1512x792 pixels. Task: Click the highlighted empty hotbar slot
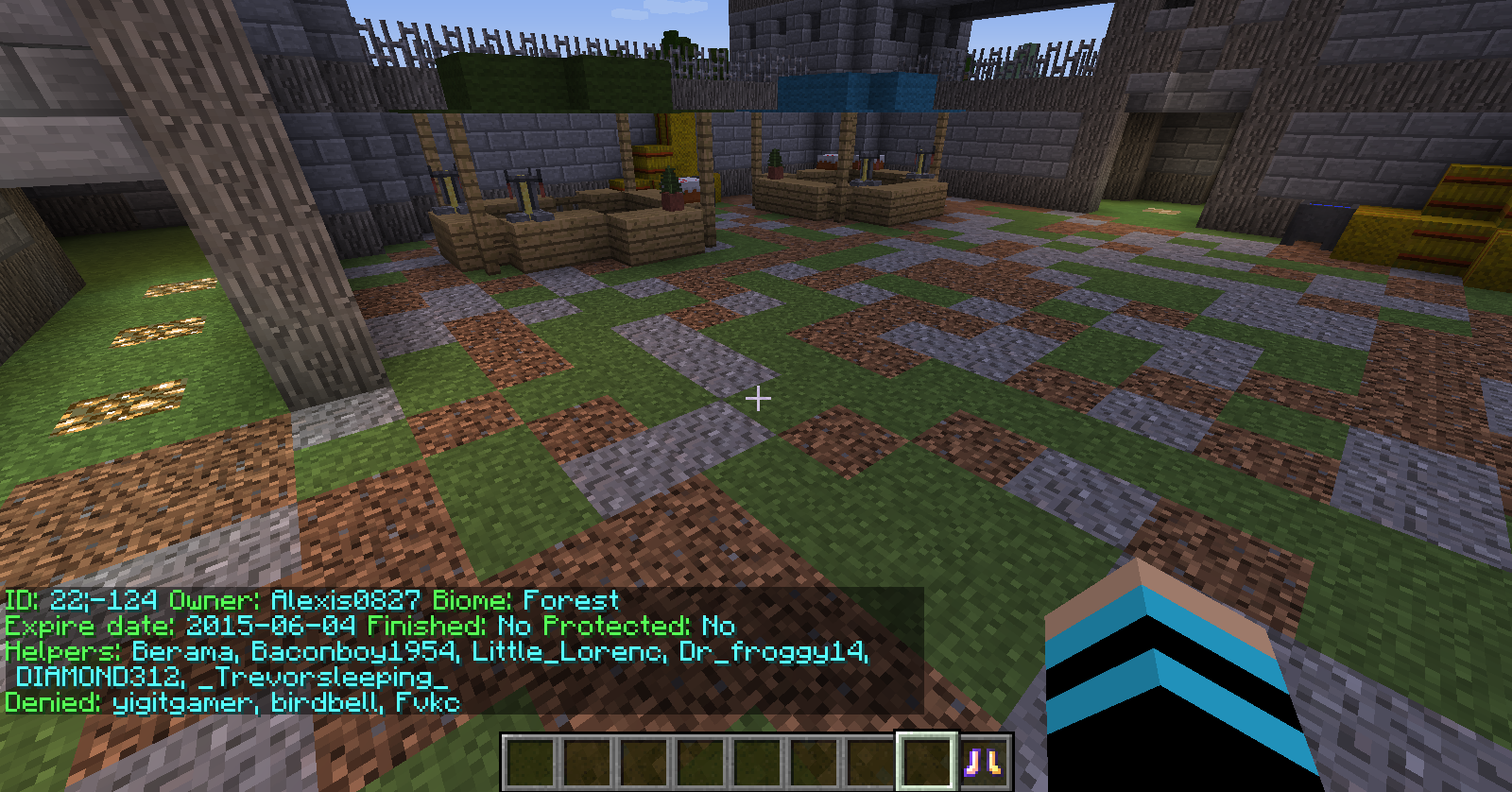tap(927, 762)
